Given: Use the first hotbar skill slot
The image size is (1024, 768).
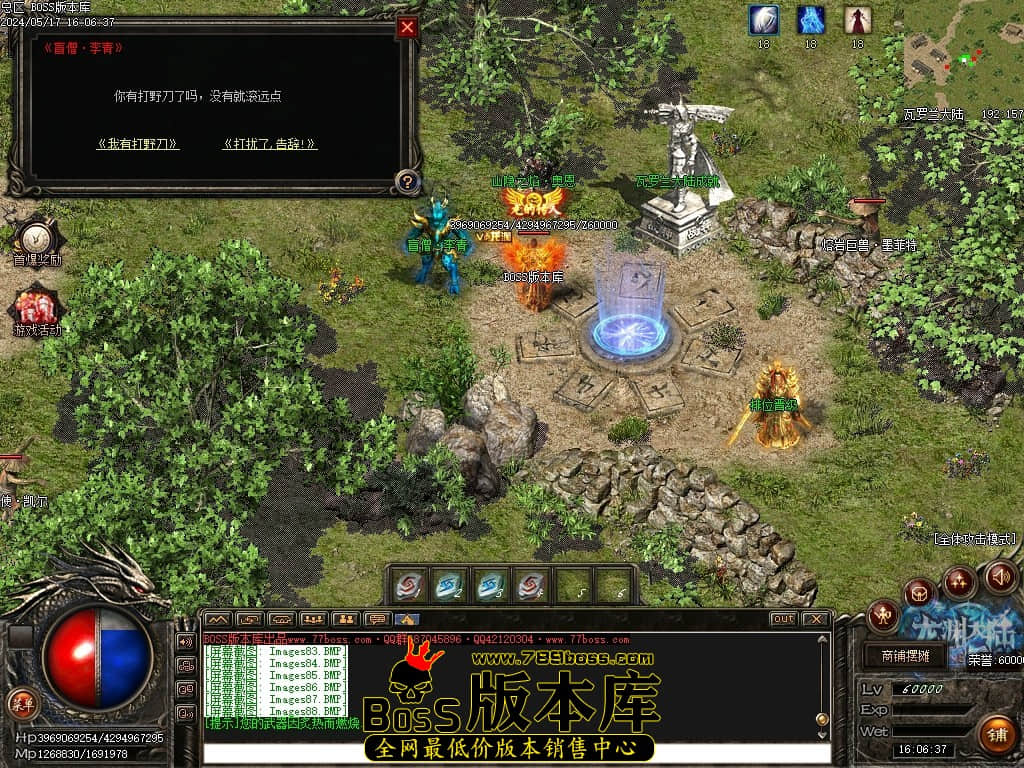Looking at the screenshot, I should (x=408, y=586).
